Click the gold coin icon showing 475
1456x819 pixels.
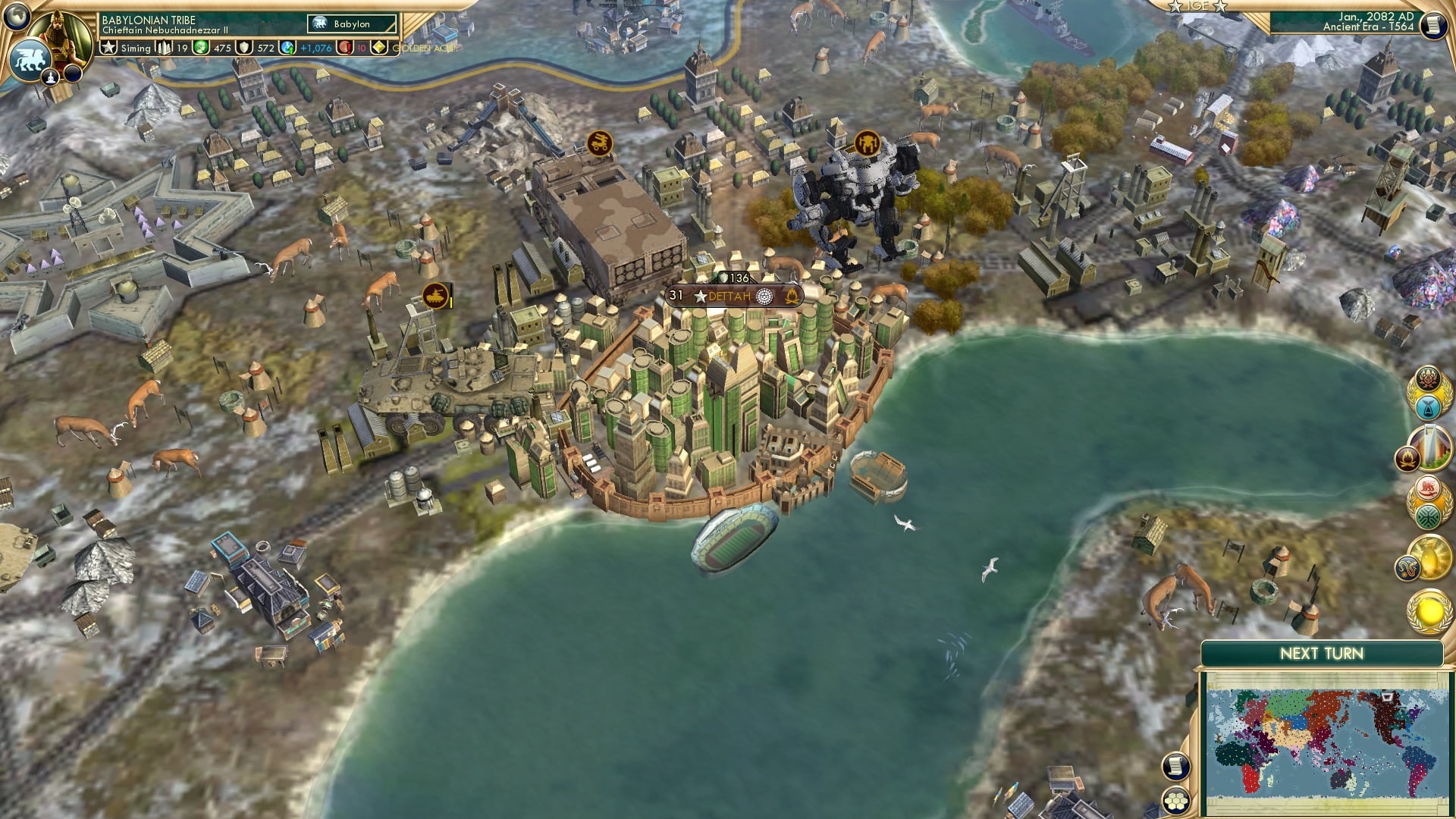[201, 48]
